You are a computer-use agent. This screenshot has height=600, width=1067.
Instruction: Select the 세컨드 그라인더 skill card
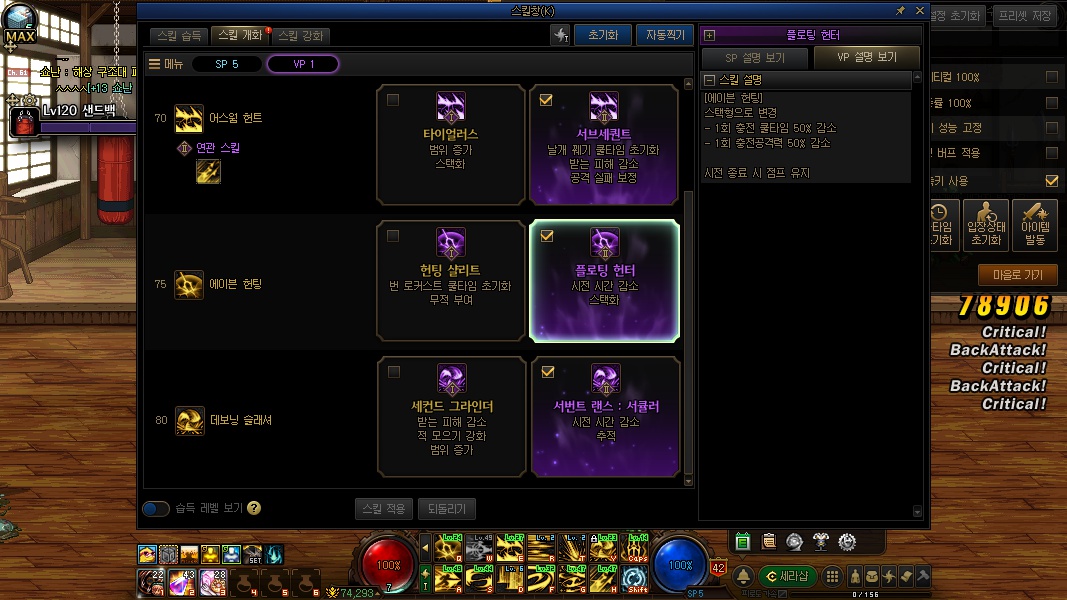(x=451, y=416)
